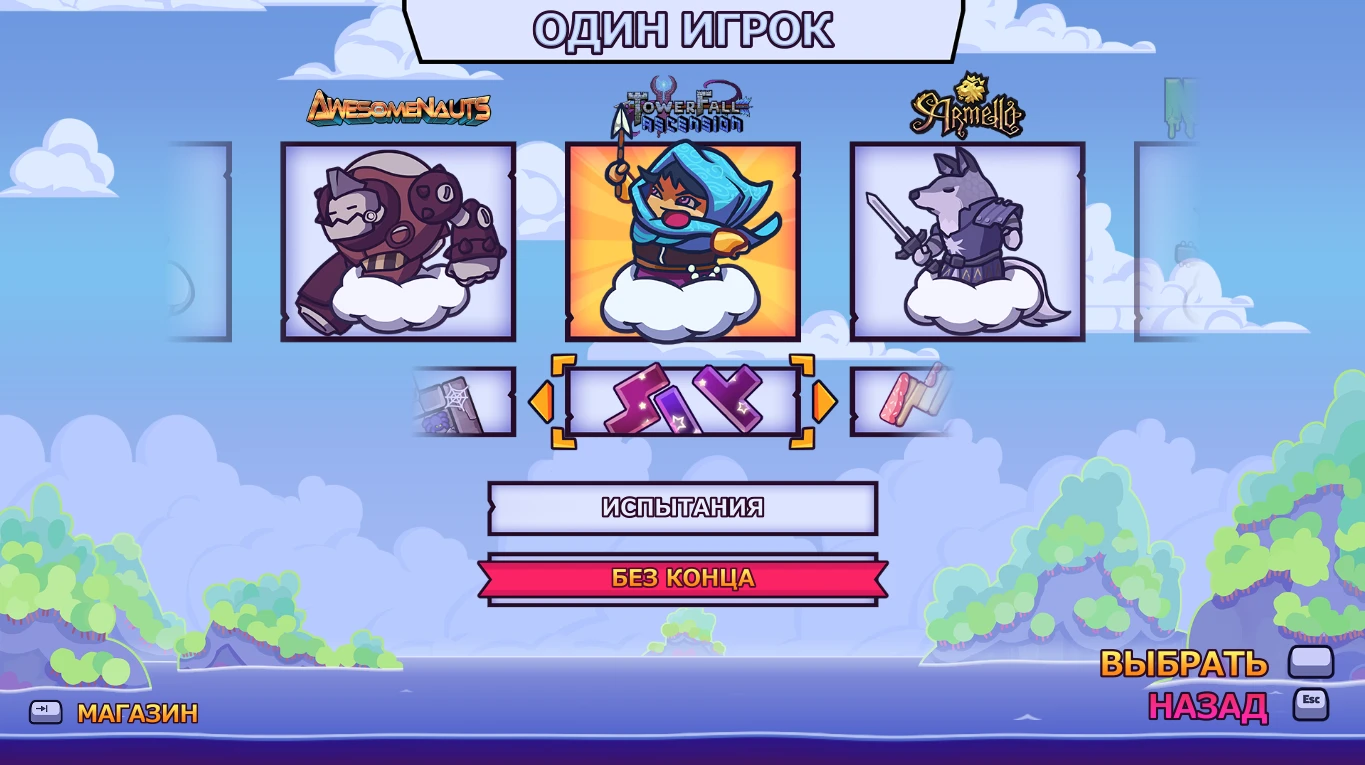Screen dimensions: 1365x765
Task: Start БЕЗ КОНЦА endless mode
Action: [683, 577]
